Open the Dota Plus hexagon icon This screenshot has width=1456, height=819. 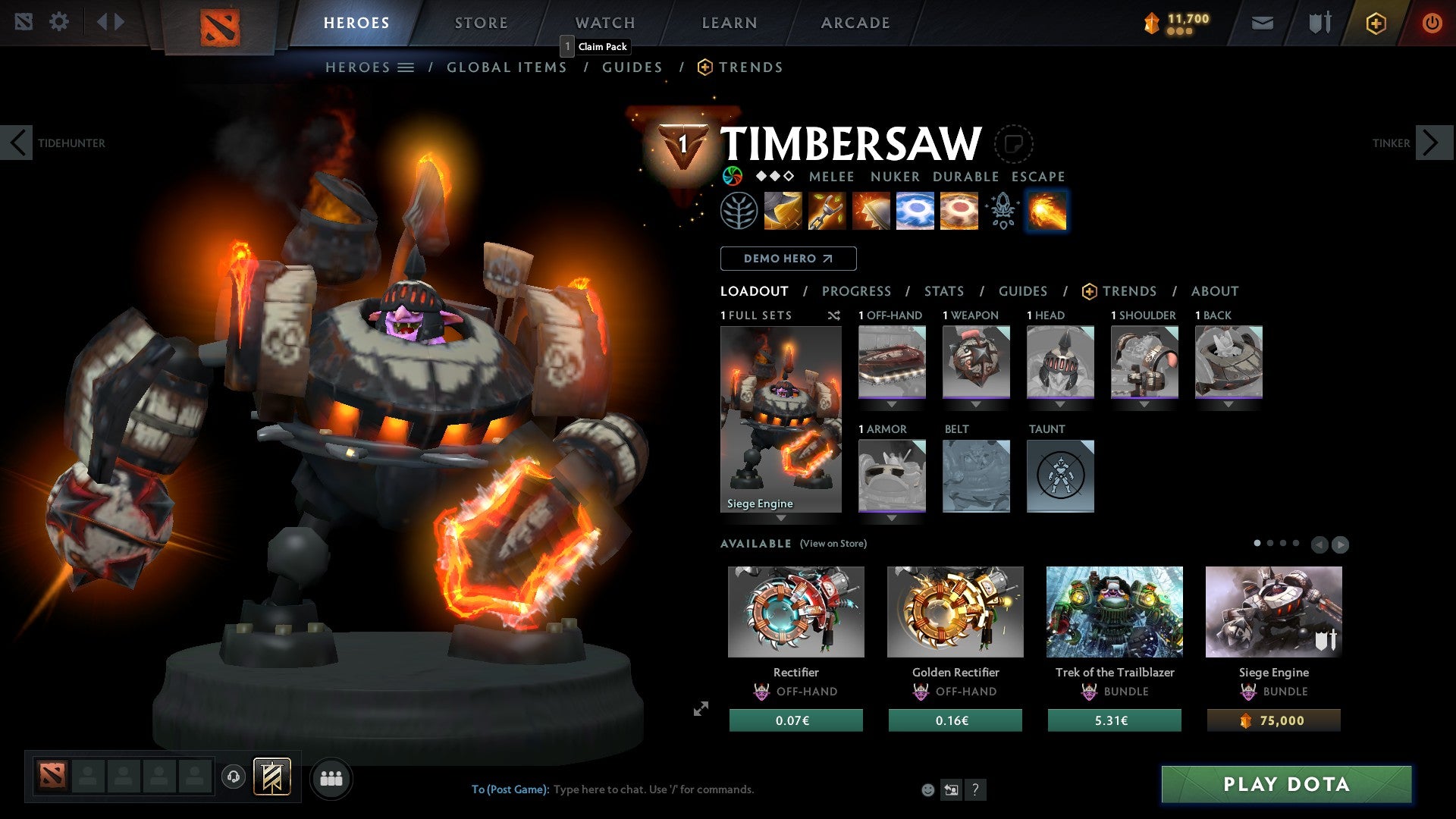pyautogui.click(x=1374, y=23)
